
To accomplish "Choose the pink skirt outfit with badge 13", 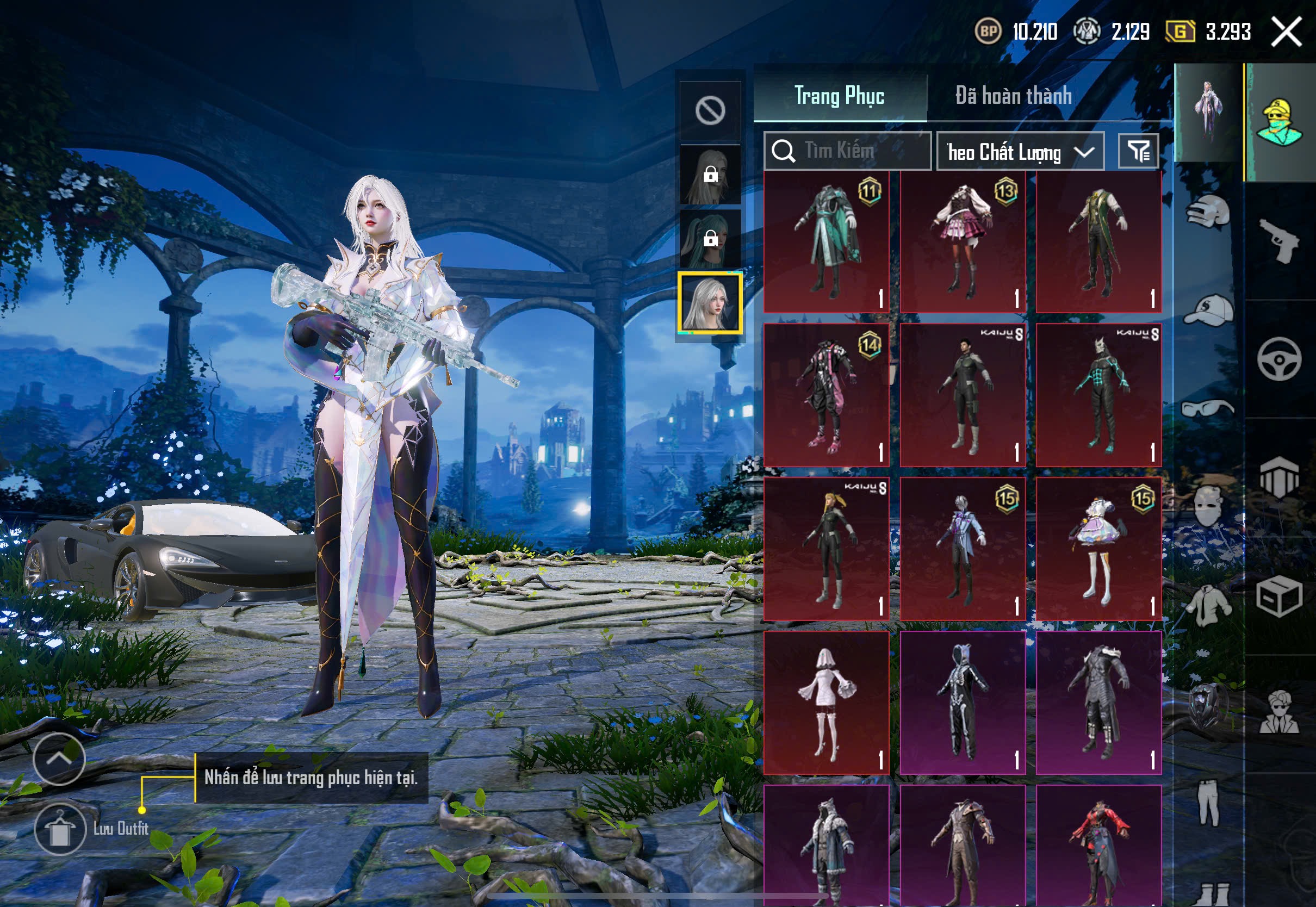I will [x=963, y=242].
